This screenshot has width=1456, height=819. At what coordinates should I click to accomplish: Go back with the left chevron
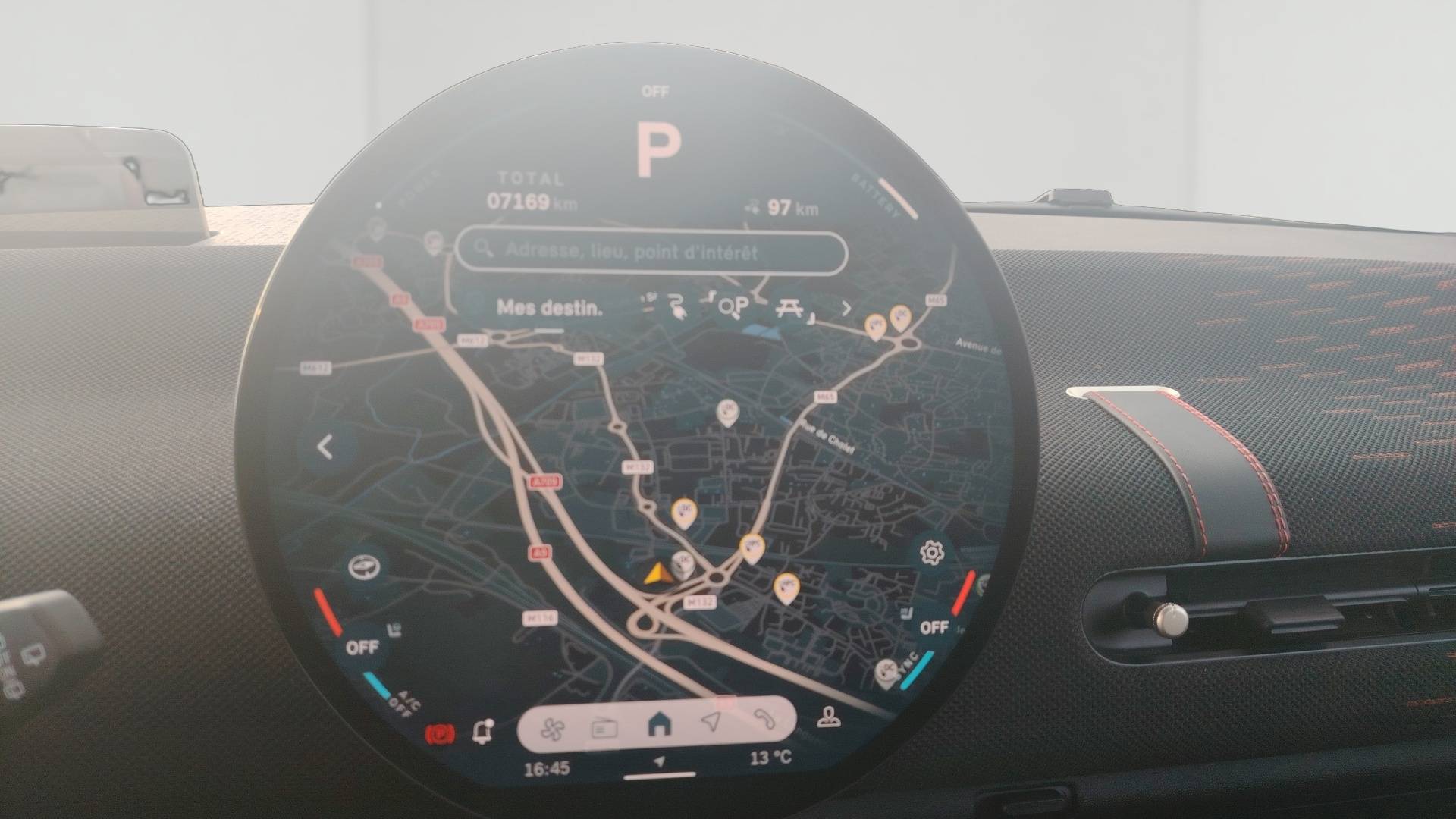pos(326,447)
